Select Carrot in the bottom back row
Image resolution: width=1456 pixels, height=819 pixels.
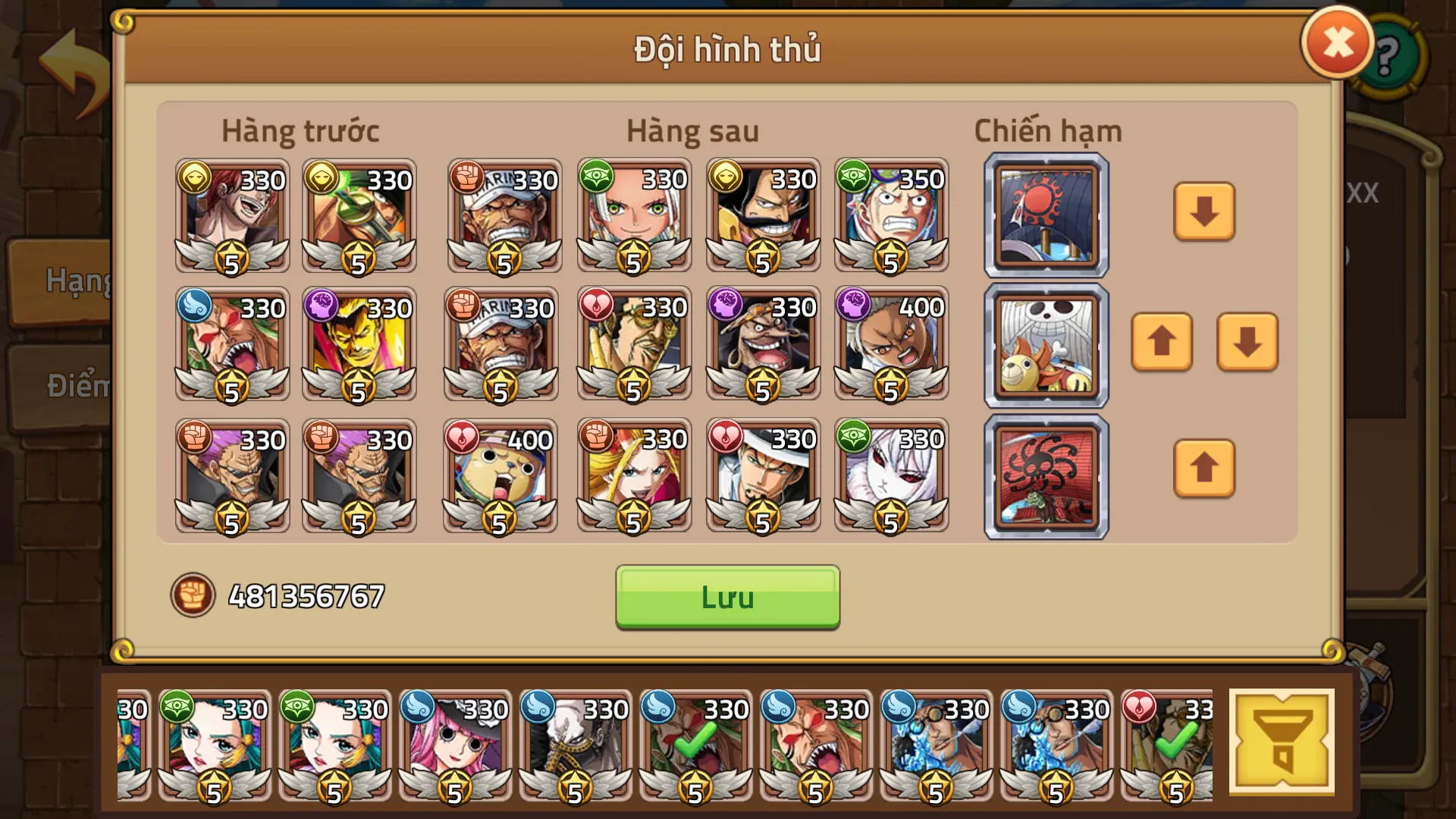click(891, 474)
